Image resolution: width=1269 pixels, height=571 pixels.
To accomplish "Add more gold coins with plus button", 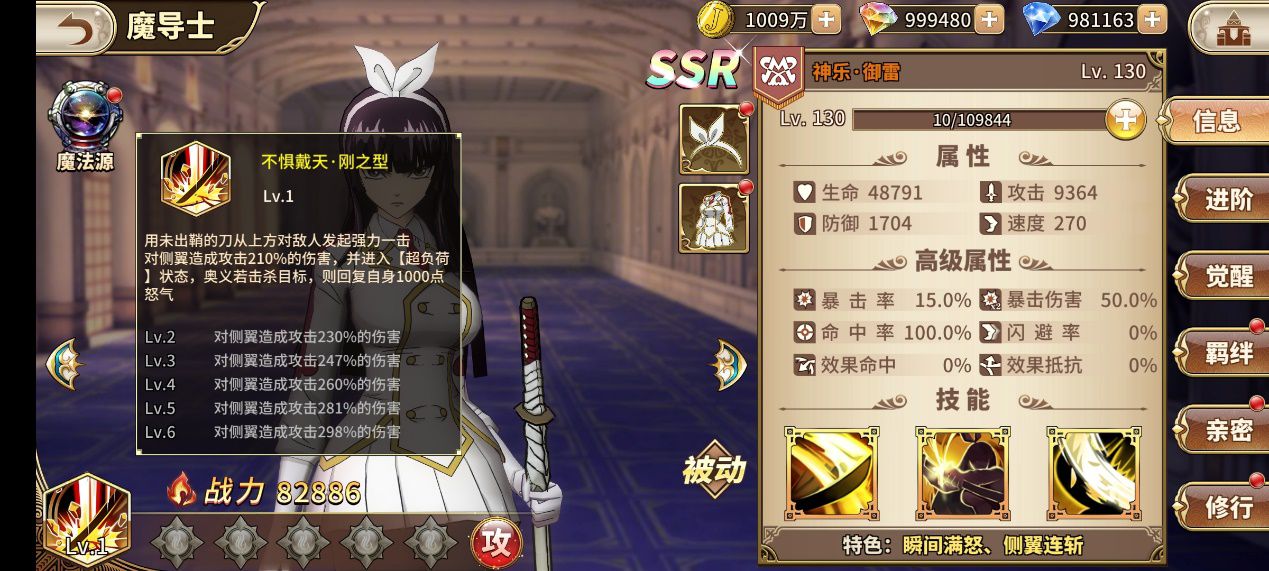I will pos(826,19).
